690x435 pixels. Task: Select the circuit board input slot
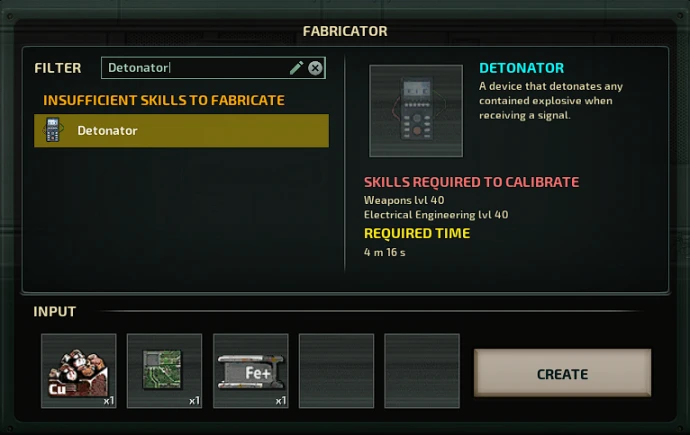(165, 371)
